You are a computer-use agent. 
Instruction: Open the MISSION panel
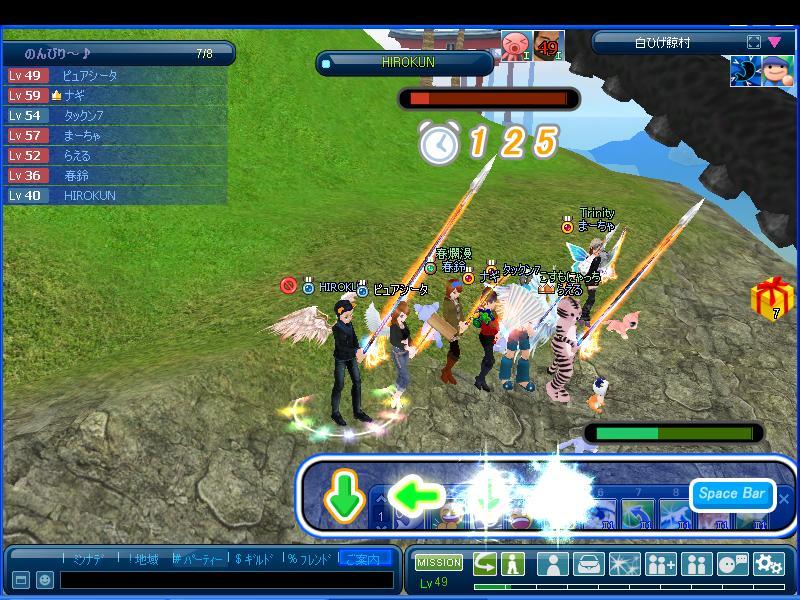[439, 563]
